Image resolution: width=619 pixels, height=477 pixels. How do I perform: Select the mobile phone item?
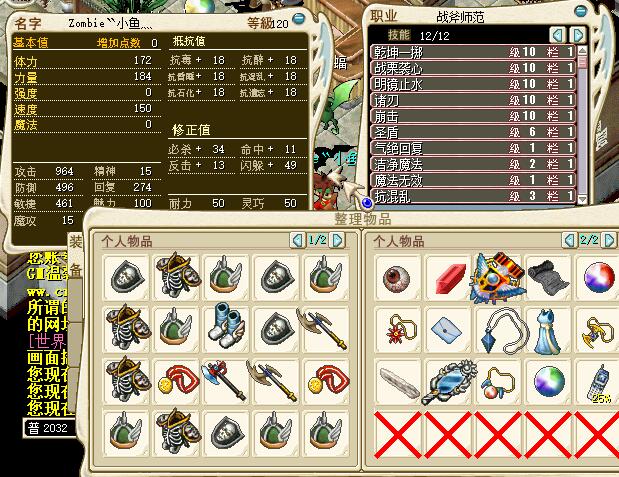point(599,380)
